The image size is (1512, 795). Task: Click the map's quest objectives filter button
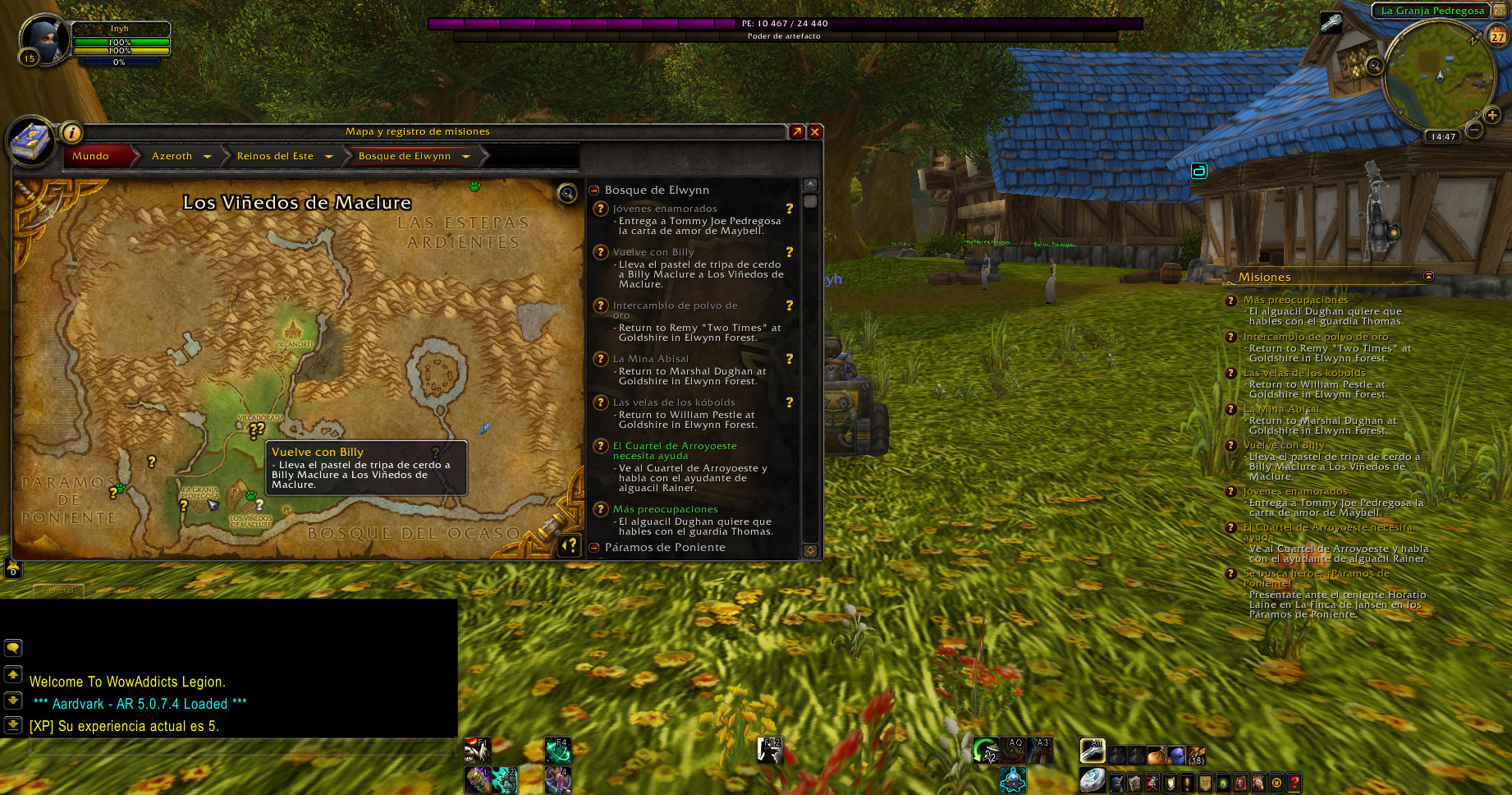tap(569, 545)
